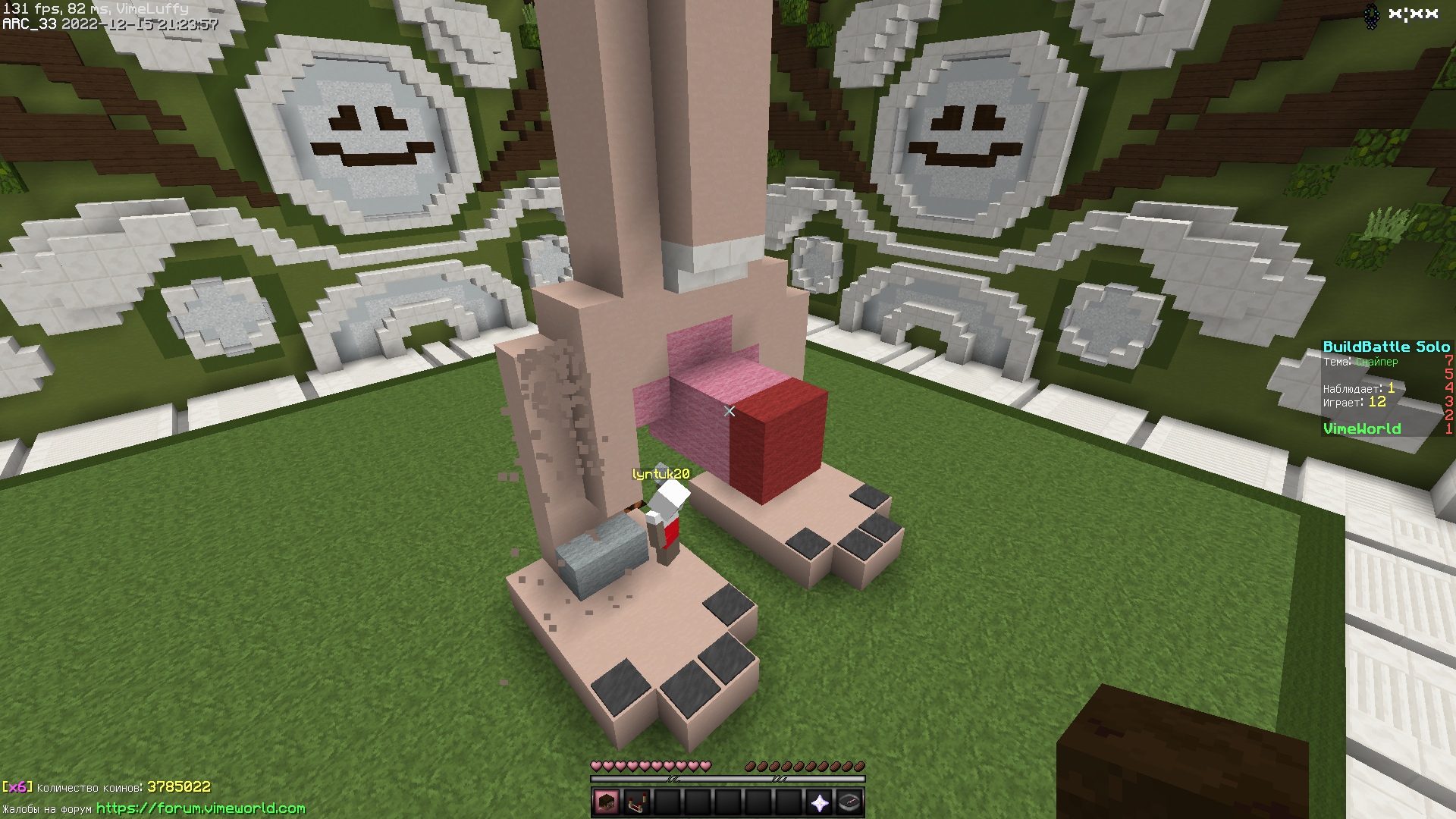Click the experience bar below the hearts
This screenshot has width=1456, height=819.
tap(728, 780)
